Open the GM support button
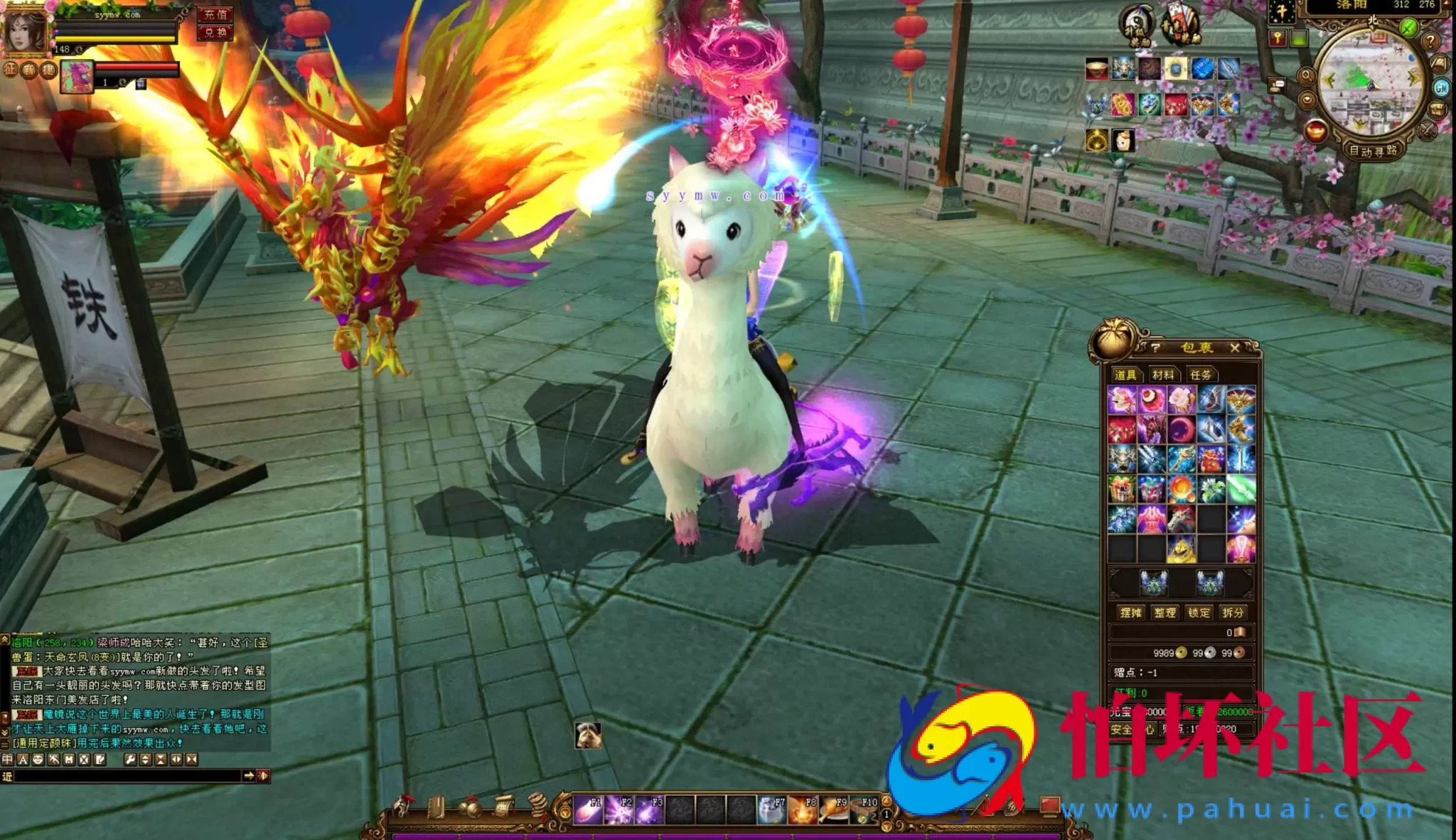Image resolution: width=1456 pixels, height=840 pixels. click(x=1442, y=87)
